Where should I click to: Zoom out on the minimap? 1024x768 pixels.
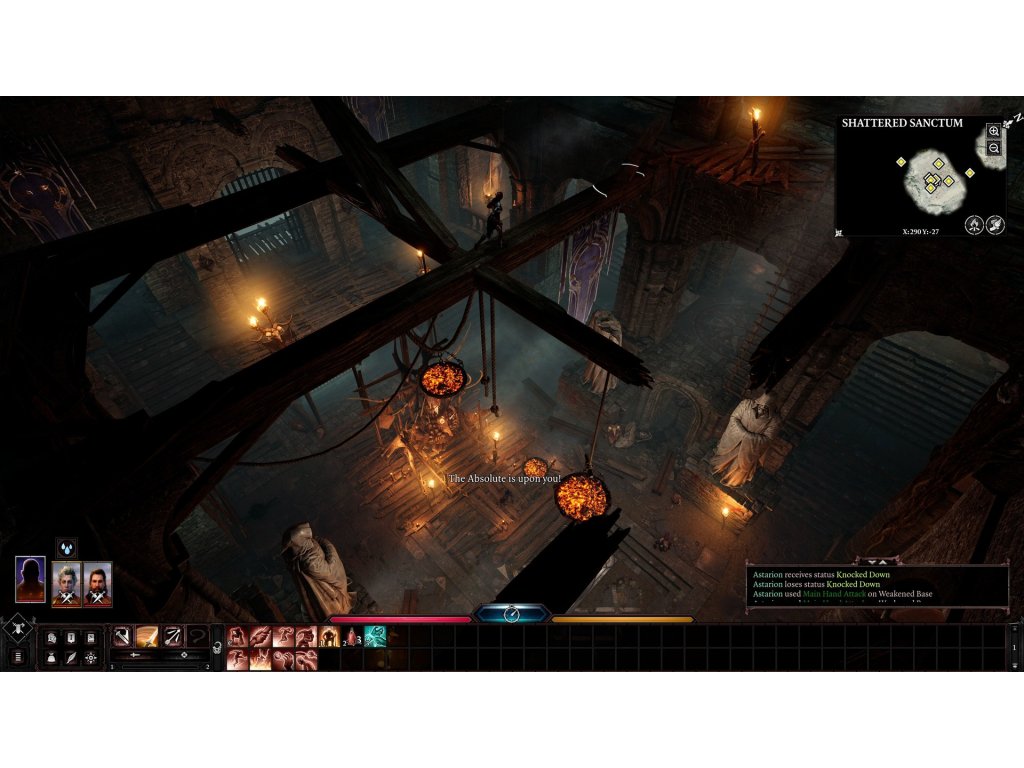[993, 148]
